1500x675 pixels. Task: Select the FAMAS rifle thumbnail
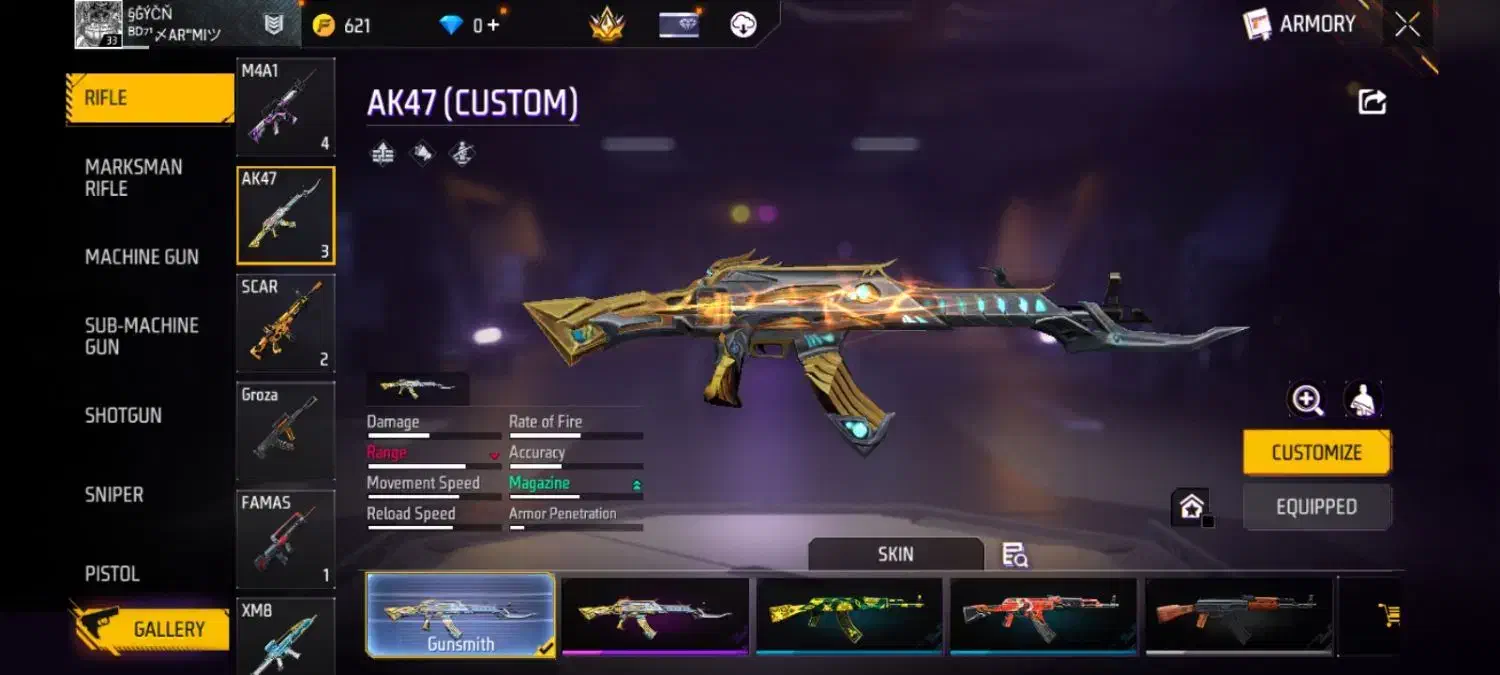coord(285,539)
